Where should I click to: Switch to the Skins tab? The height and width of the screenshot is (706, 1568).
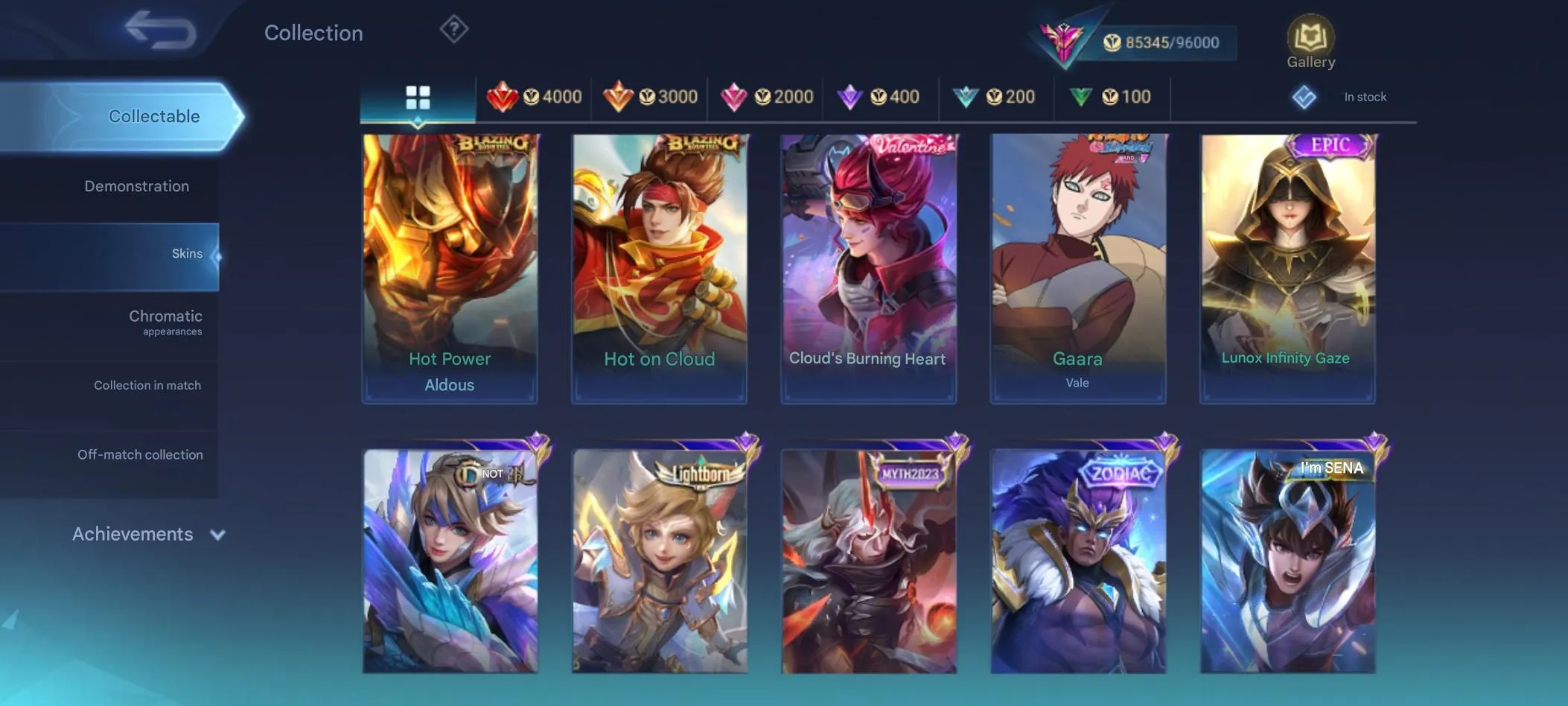tap(187, 253)
